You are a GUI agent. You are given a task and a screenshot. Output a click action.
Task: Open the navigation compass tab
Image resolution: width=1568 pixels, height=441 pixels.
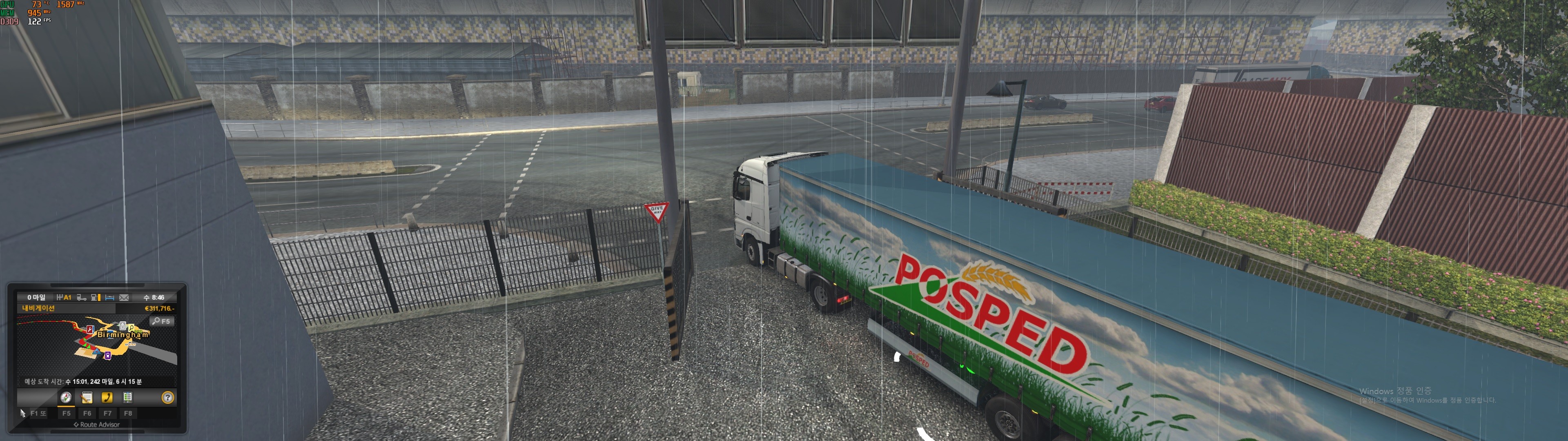click(66, 398)
